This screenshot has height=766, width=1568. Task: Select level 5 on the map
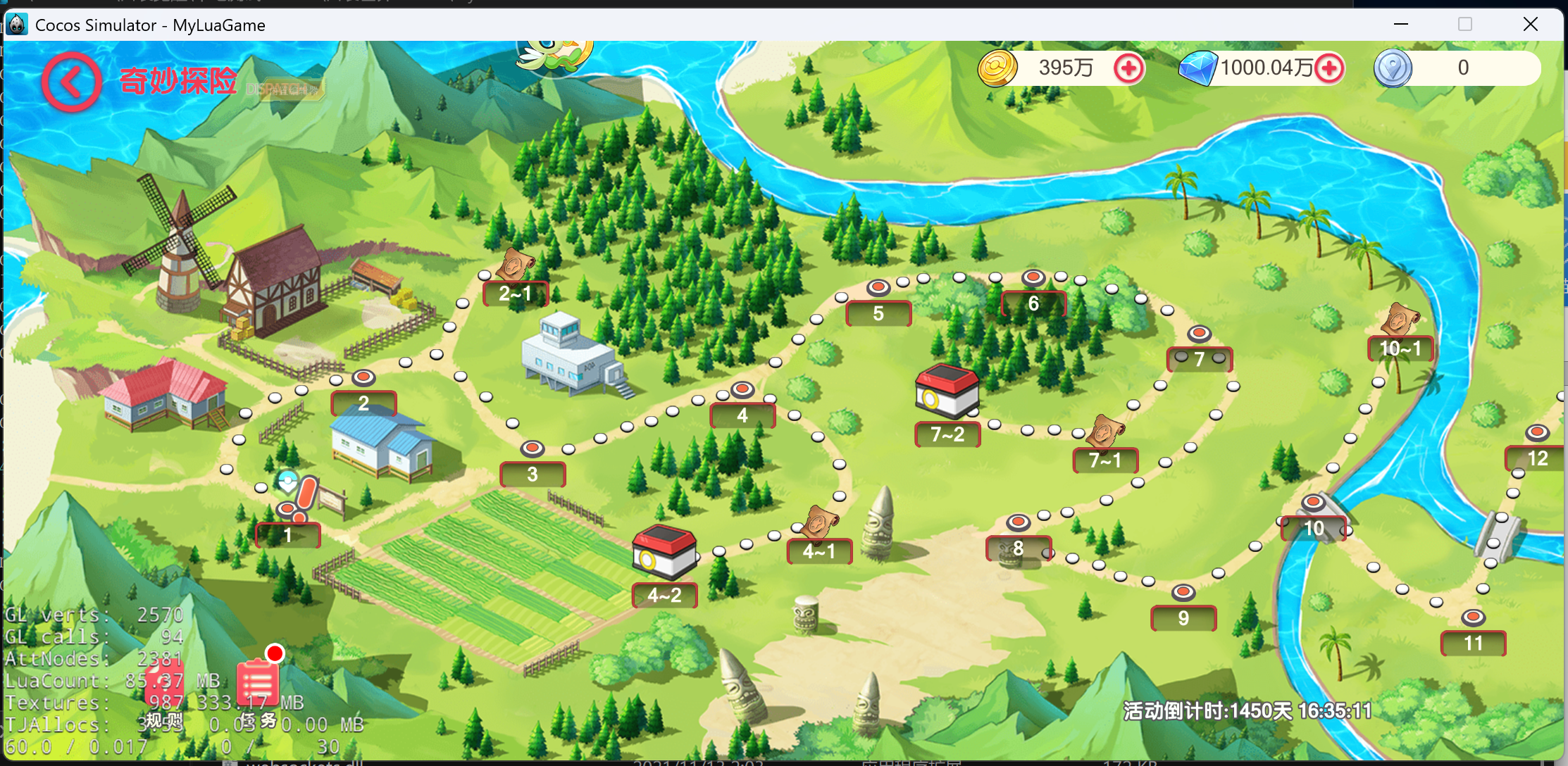pyautogui.click(x=878, y=313)
